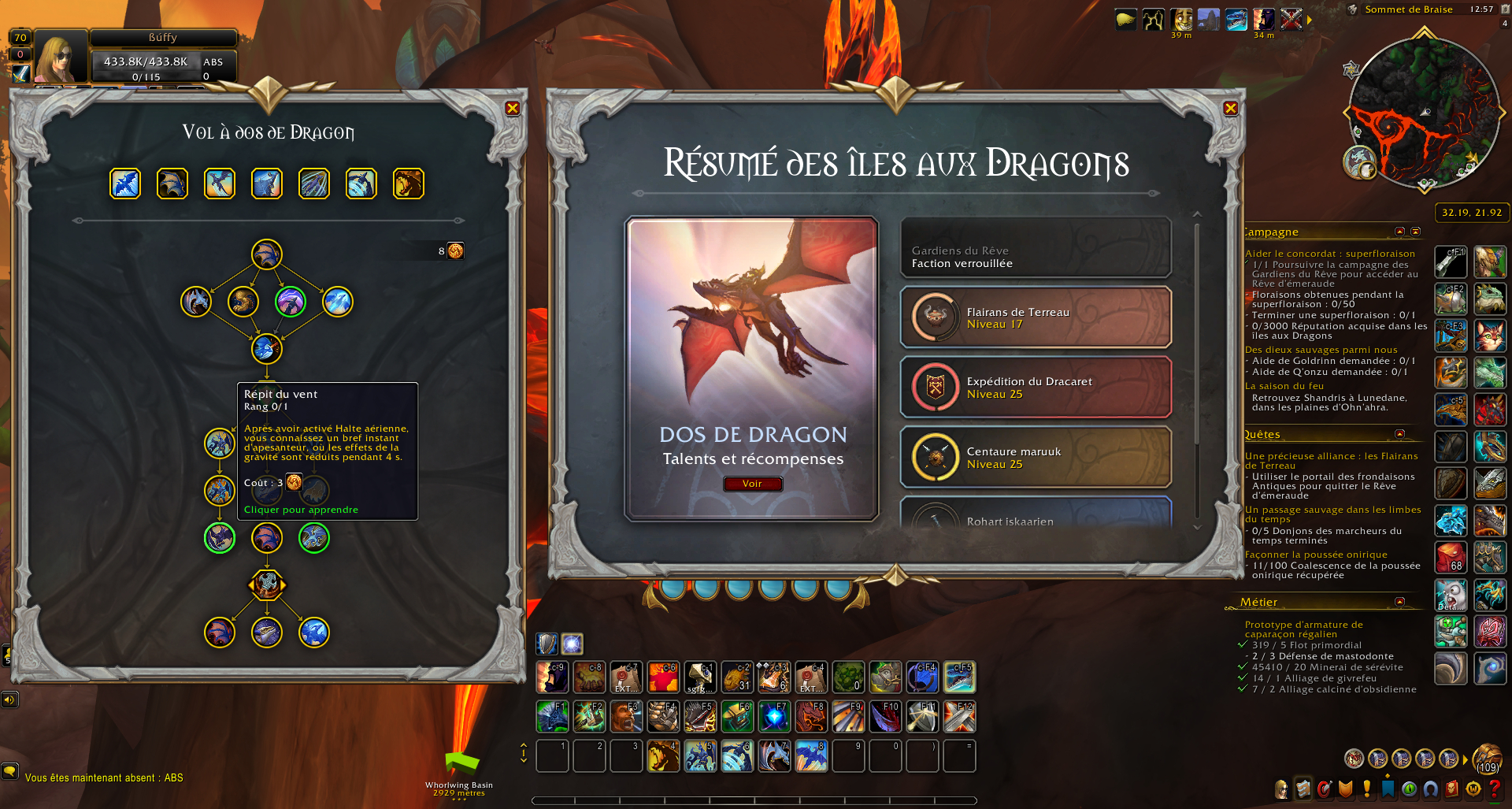Select the top dragon head talent node
The width and height of the screenshot is (1512, 809).
tap(267, 254)
